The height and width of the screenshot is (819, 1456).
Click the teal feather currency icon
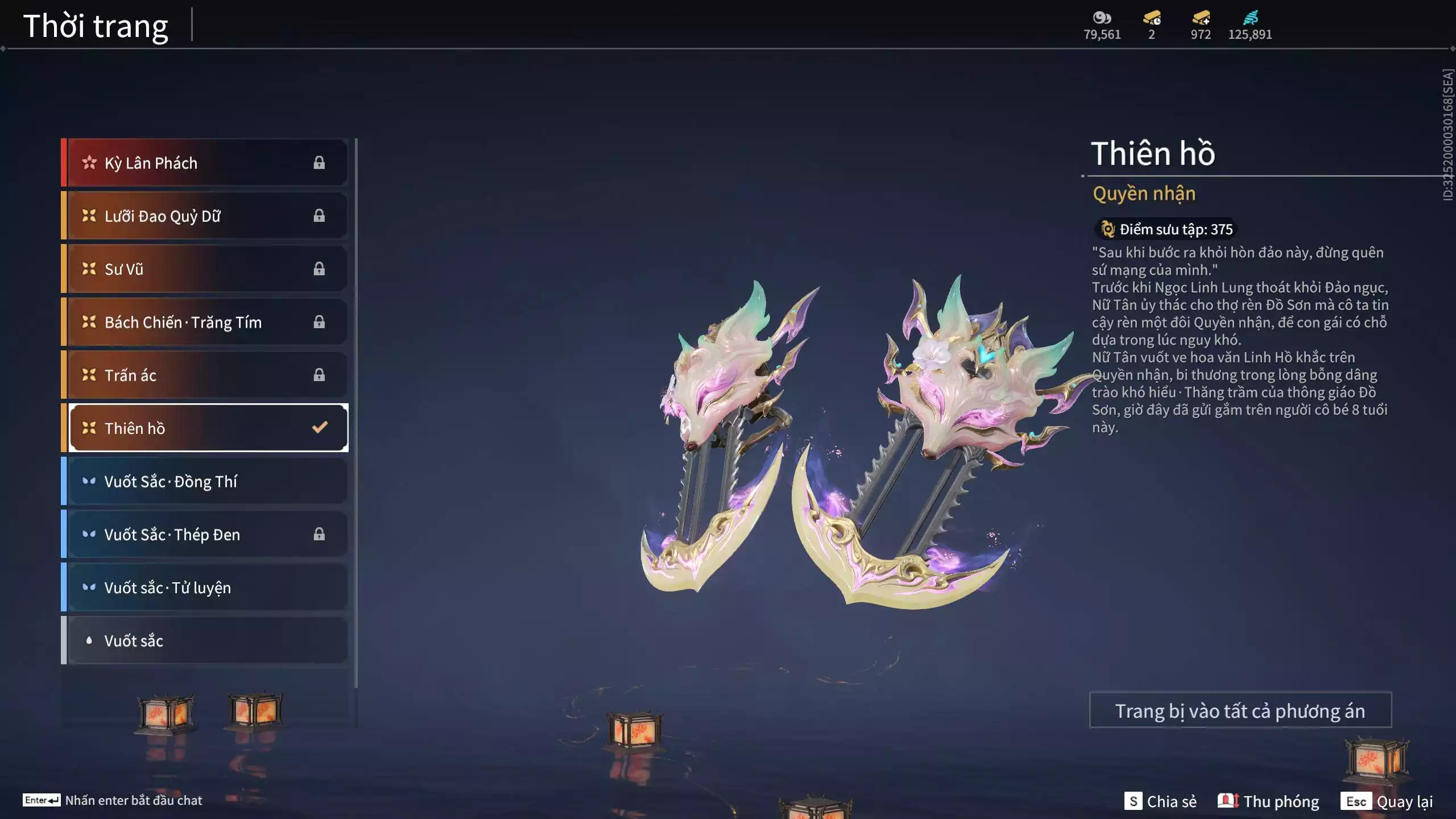(x=1250, y=18)
